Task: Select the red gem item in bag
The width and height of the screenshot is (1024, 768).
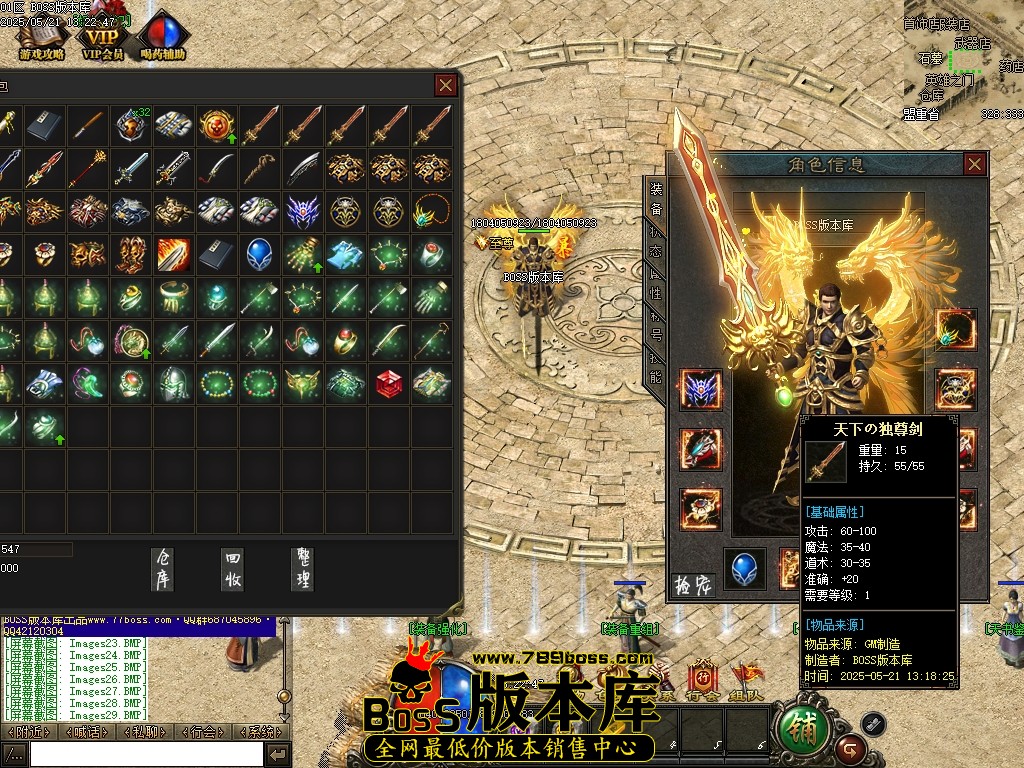Action: point(388,382)
